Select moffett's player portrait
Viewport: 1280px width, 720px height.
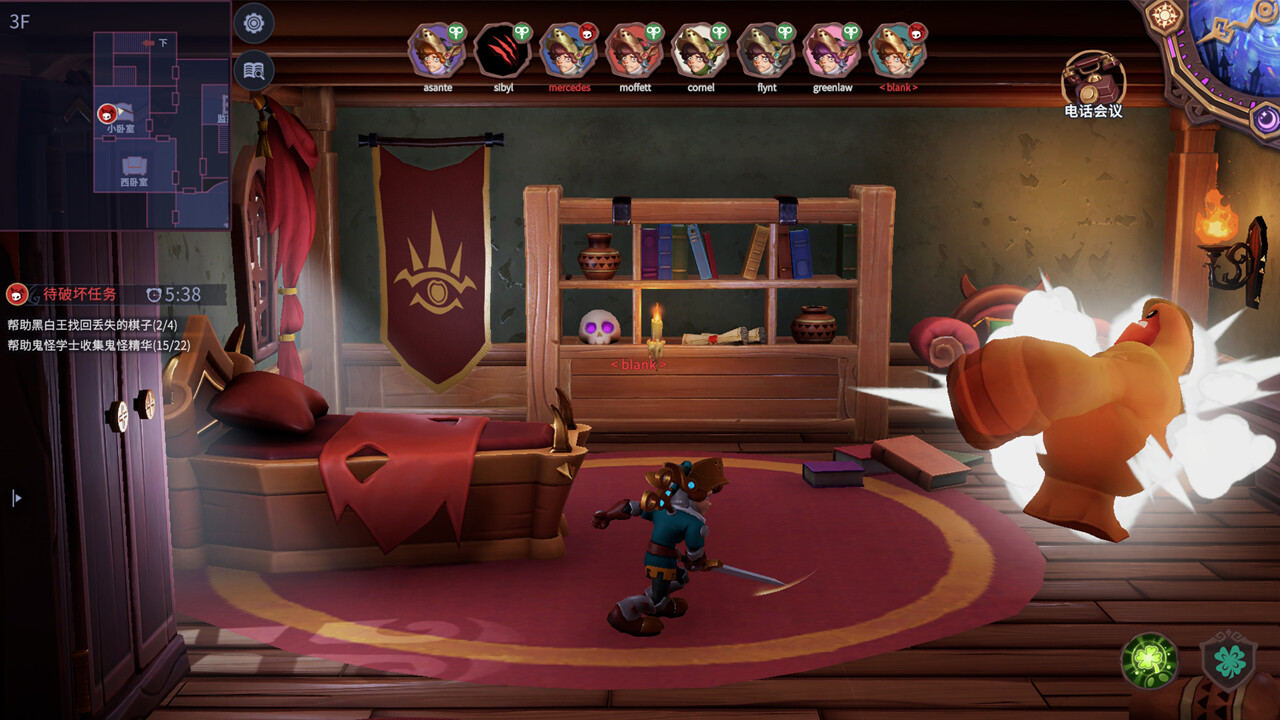tap(635, 51)
